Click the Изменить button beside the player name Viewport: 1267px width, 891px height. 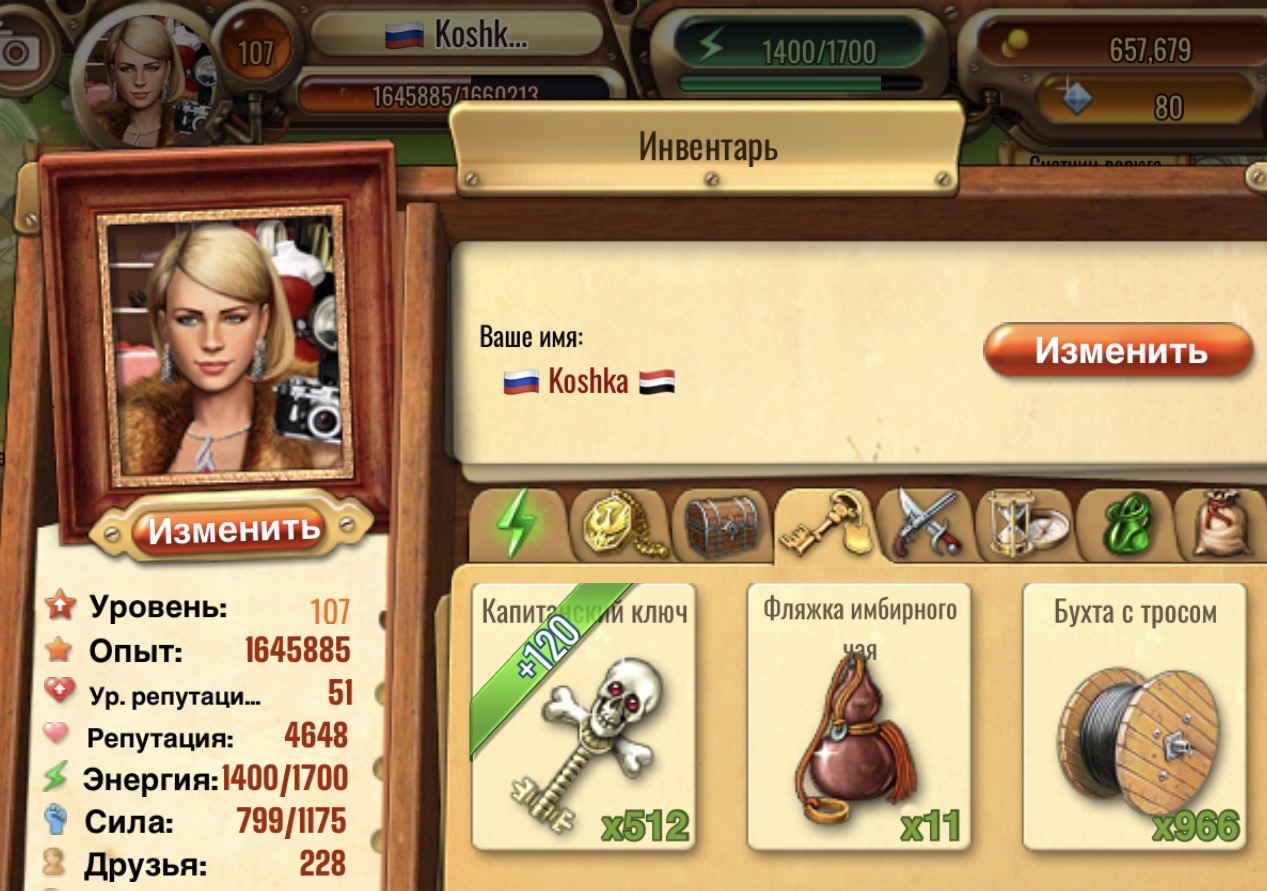point(1118,352)
